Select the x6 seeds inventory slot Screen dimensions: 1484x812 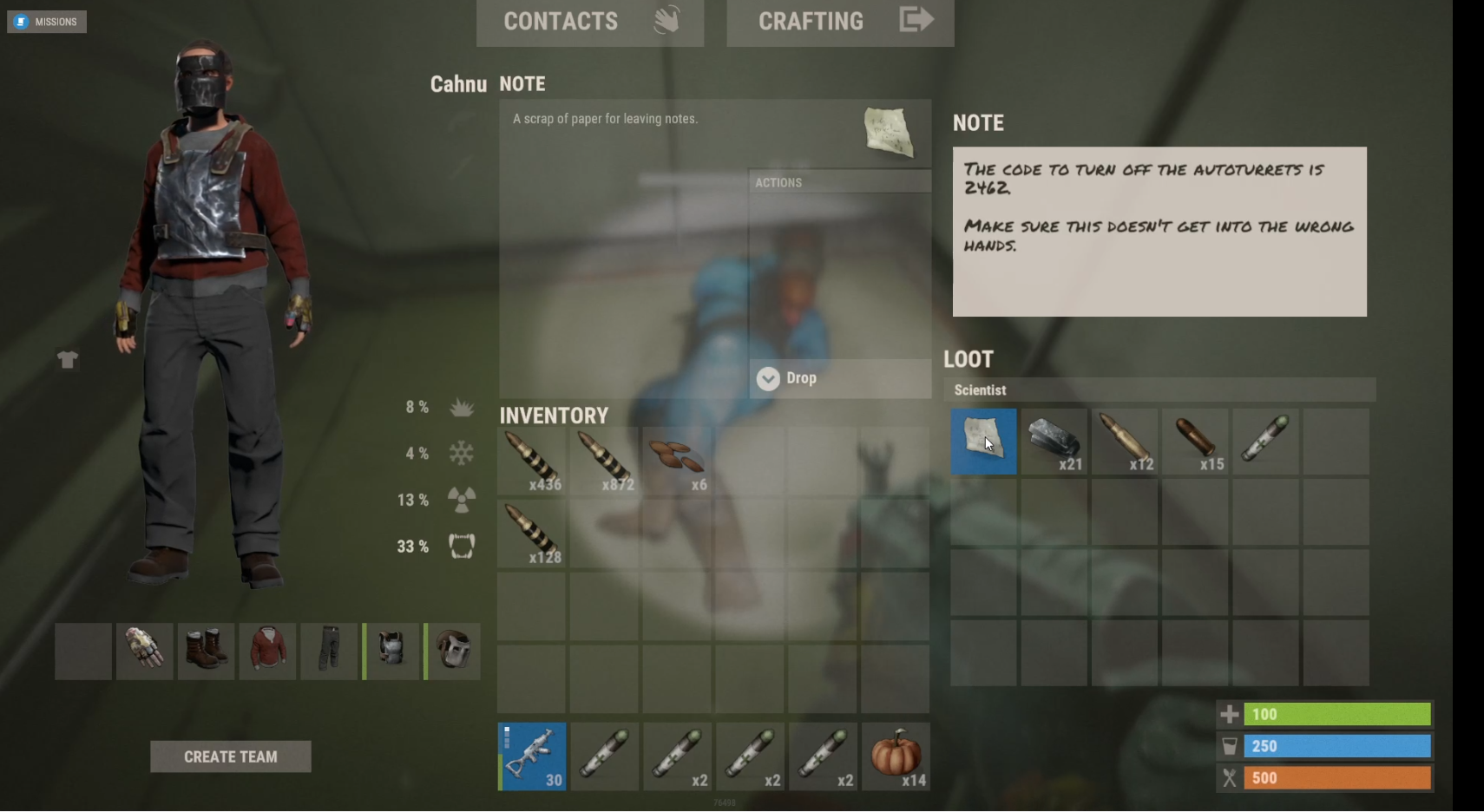(677, 461)
